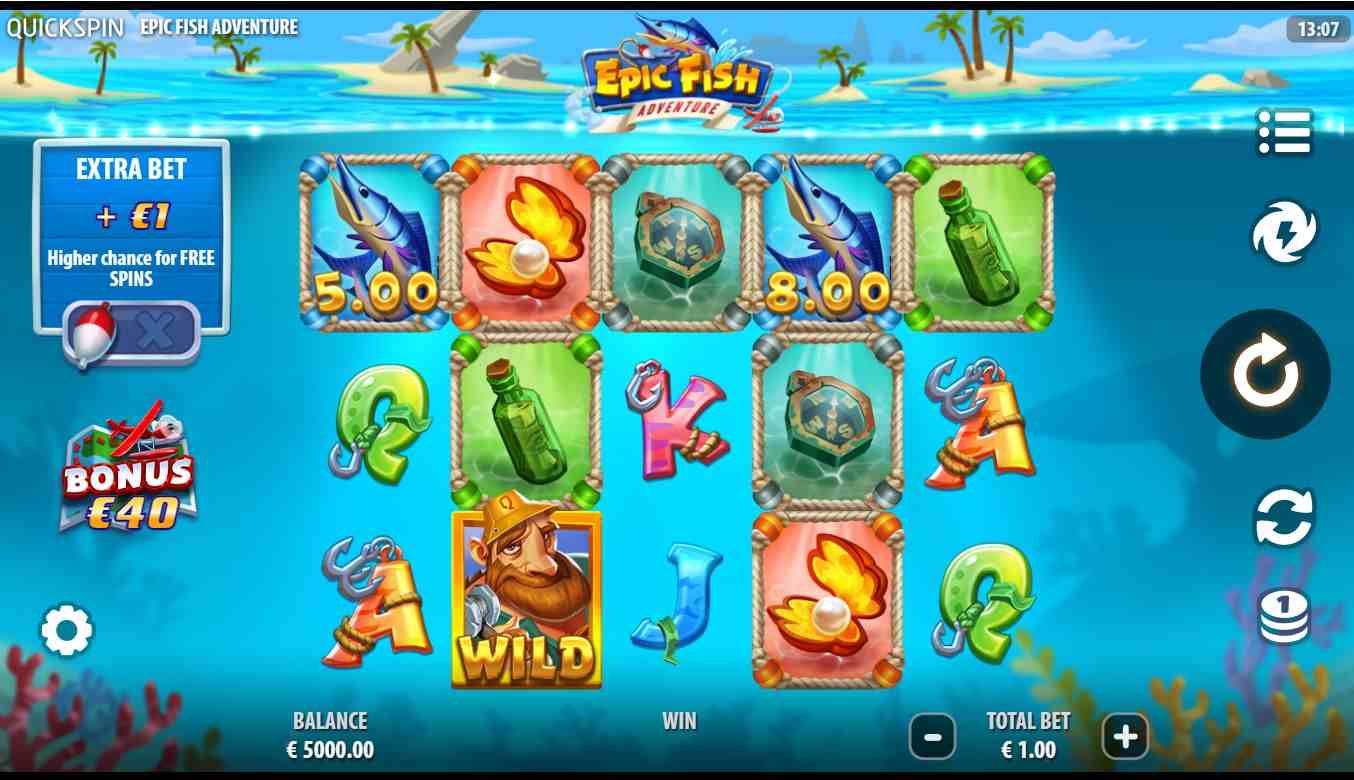Image resolution: width=1354 pixels, height=780 pixels.
Task: Decrease total bet with the minus button
Action: pyautogui.click(x=932, y=738)
